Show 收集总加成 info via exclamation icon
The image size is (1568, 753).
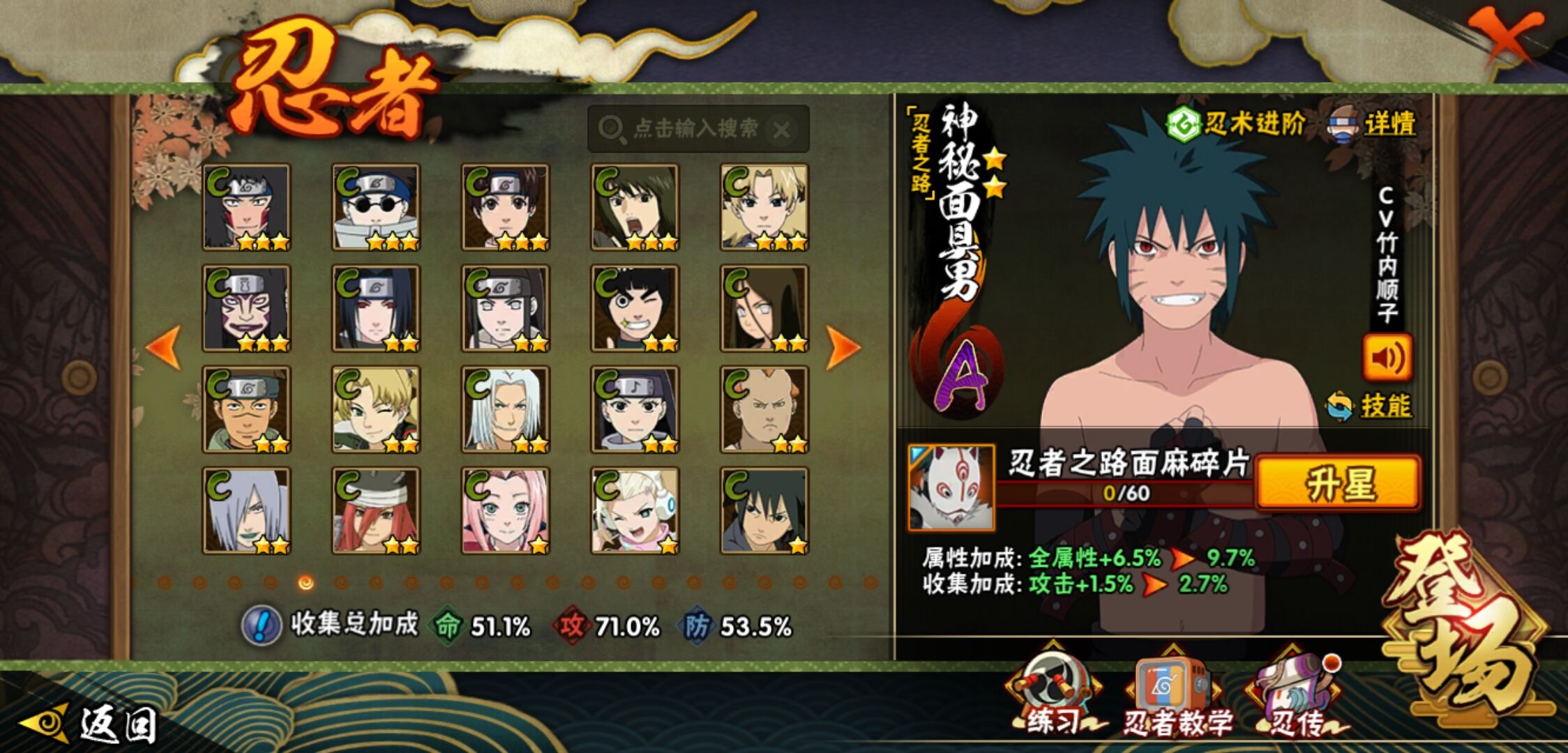(x=261, y=625)
